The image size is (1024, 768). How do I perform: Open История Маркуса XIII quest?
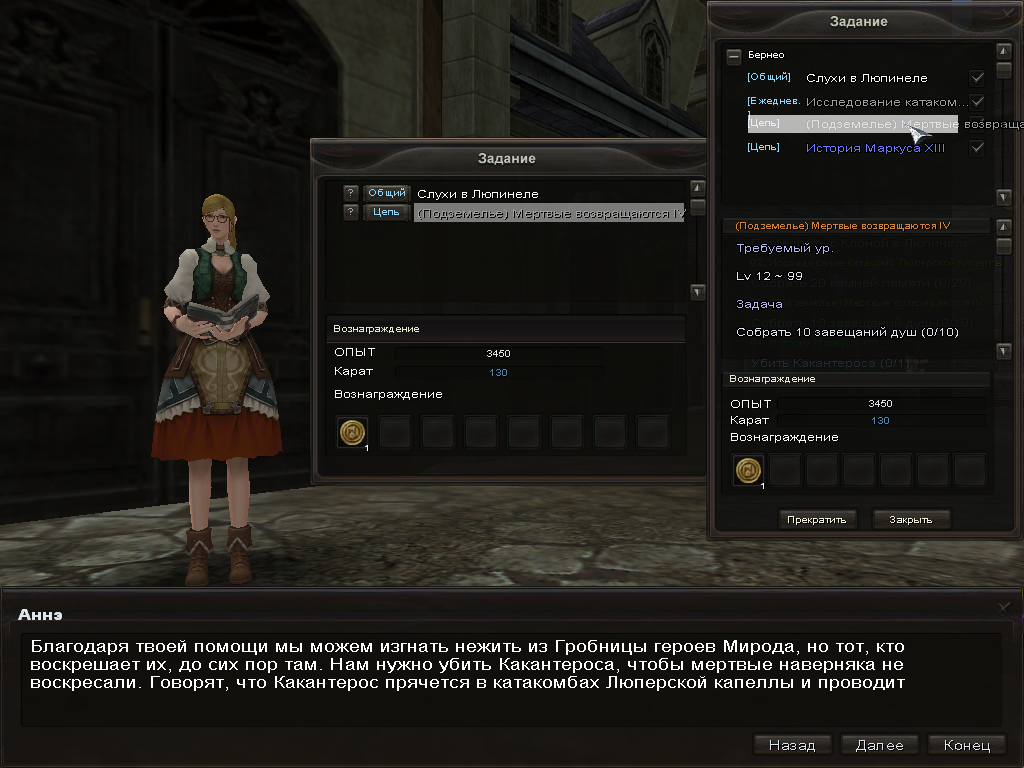[875, 148]
